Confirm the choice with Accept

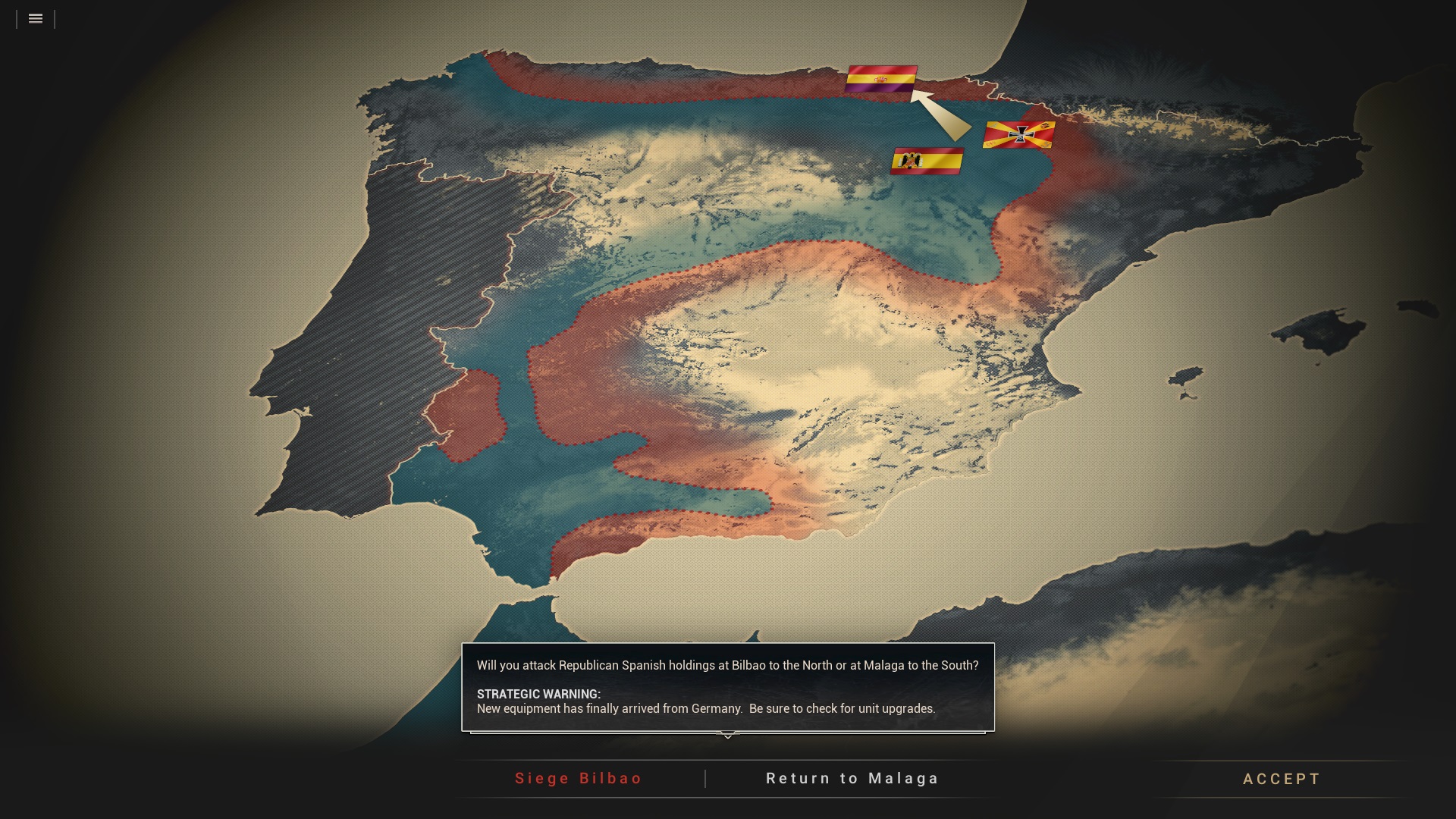(1282, 780)
